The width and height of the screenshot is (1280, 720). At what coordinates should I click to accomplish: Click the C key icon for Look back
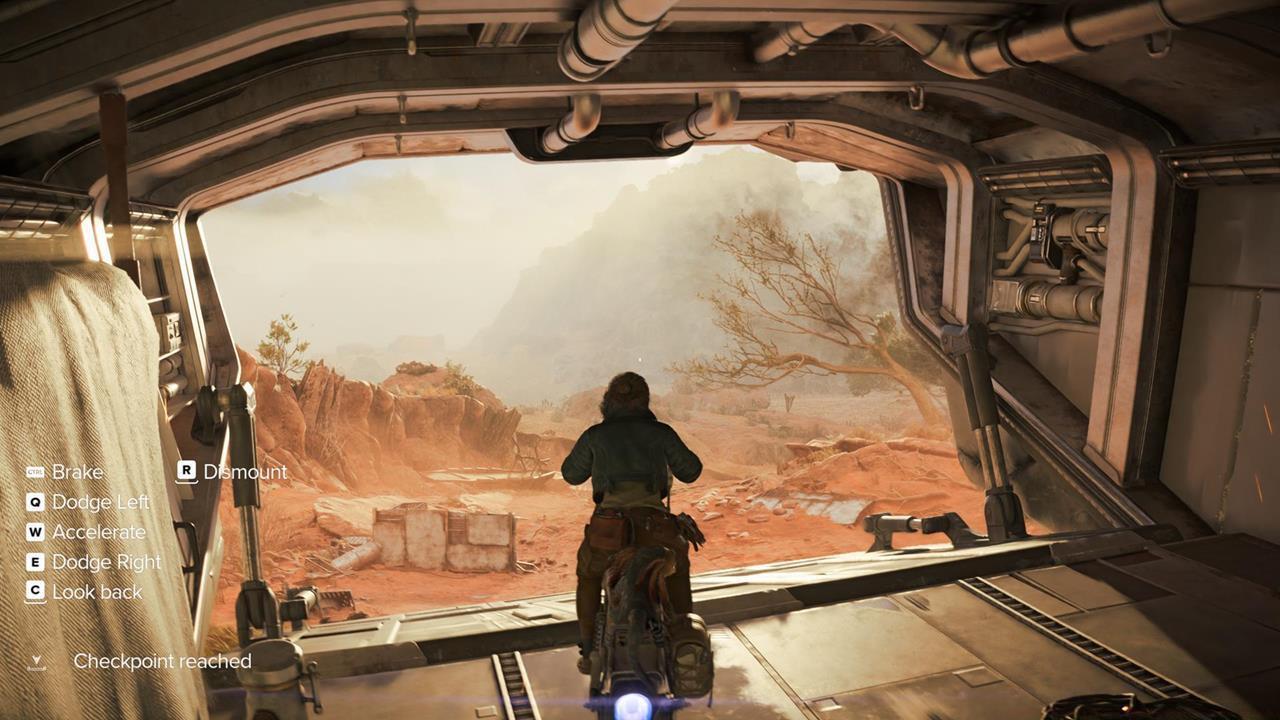pyautogui.click(x=33, y=591)
